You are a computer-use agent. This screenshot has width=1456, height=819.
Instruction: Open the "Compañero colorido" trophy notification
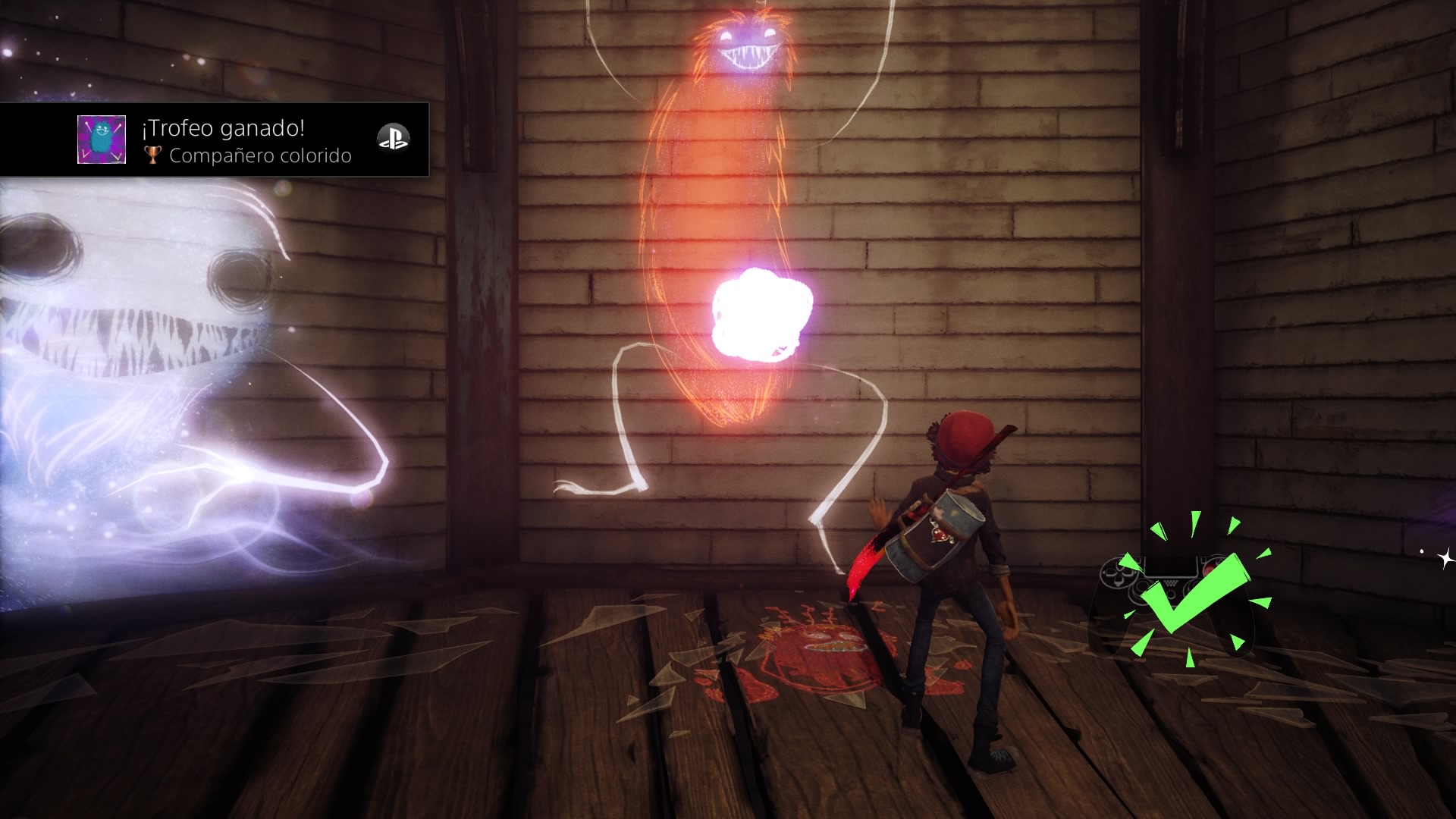246,141
